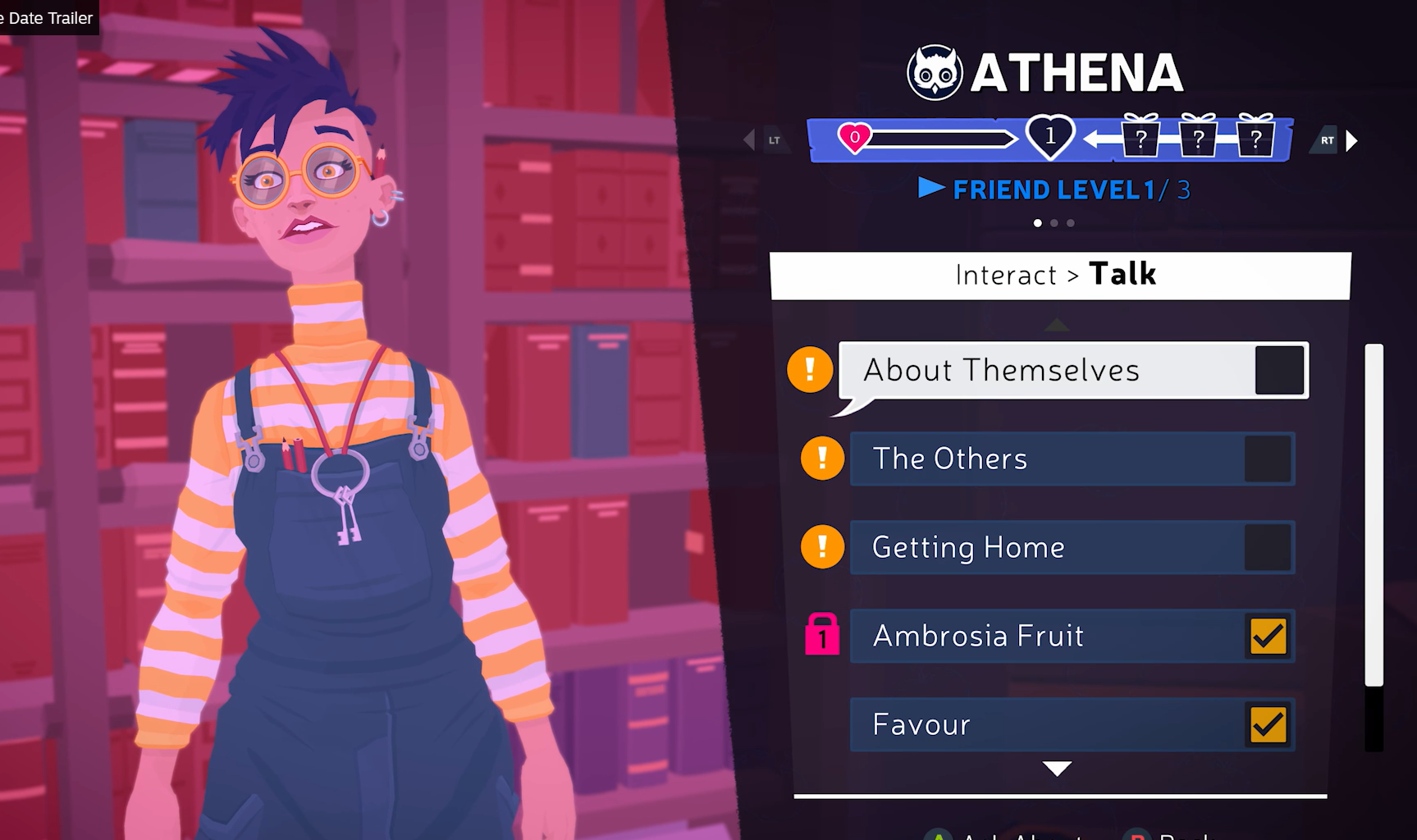The width and height of the screenshot is (1417, 840).
Task: Click the up arrow above the topic list
Action: 1057,326
